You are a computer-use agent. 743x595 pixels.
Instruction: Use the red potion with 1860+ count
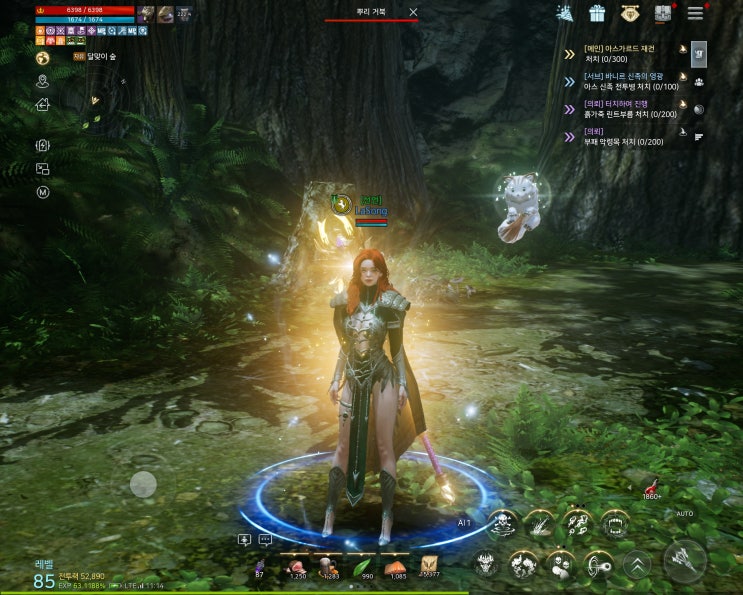(x=653, y=484)
